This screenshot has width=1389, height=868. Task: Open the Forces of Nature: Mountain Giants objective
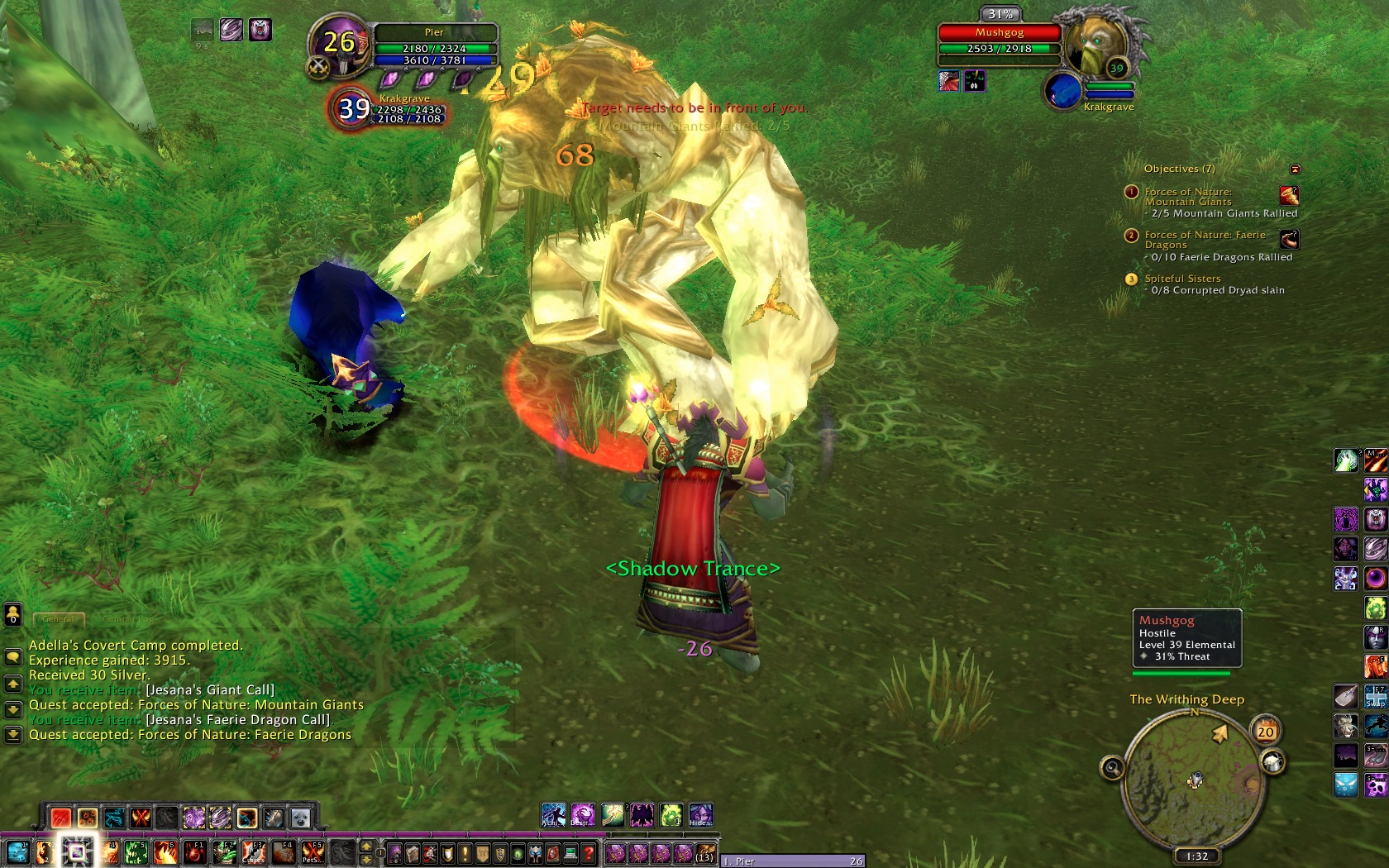1188,197
